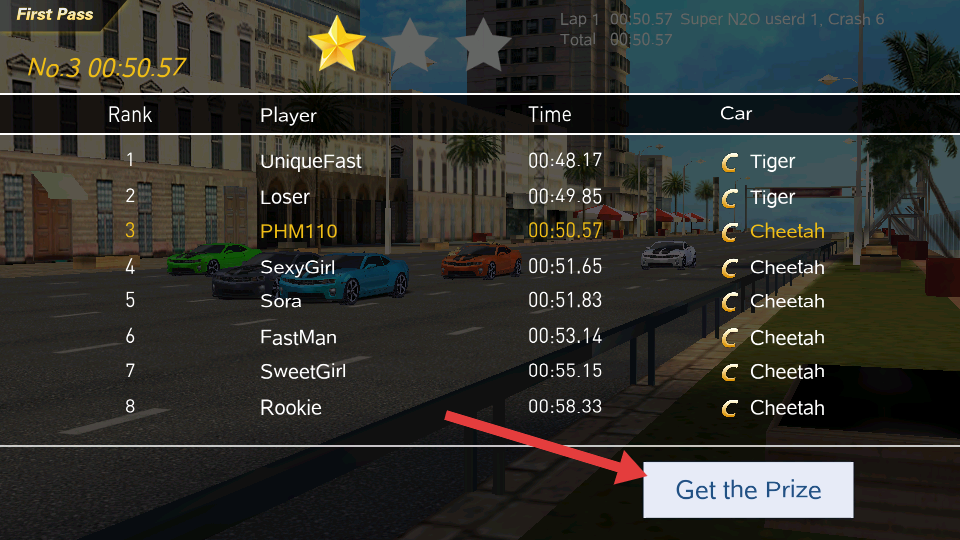Claim reward with Get the Prize button
Screen dimensions: 960x540
[x=748, y=490]
